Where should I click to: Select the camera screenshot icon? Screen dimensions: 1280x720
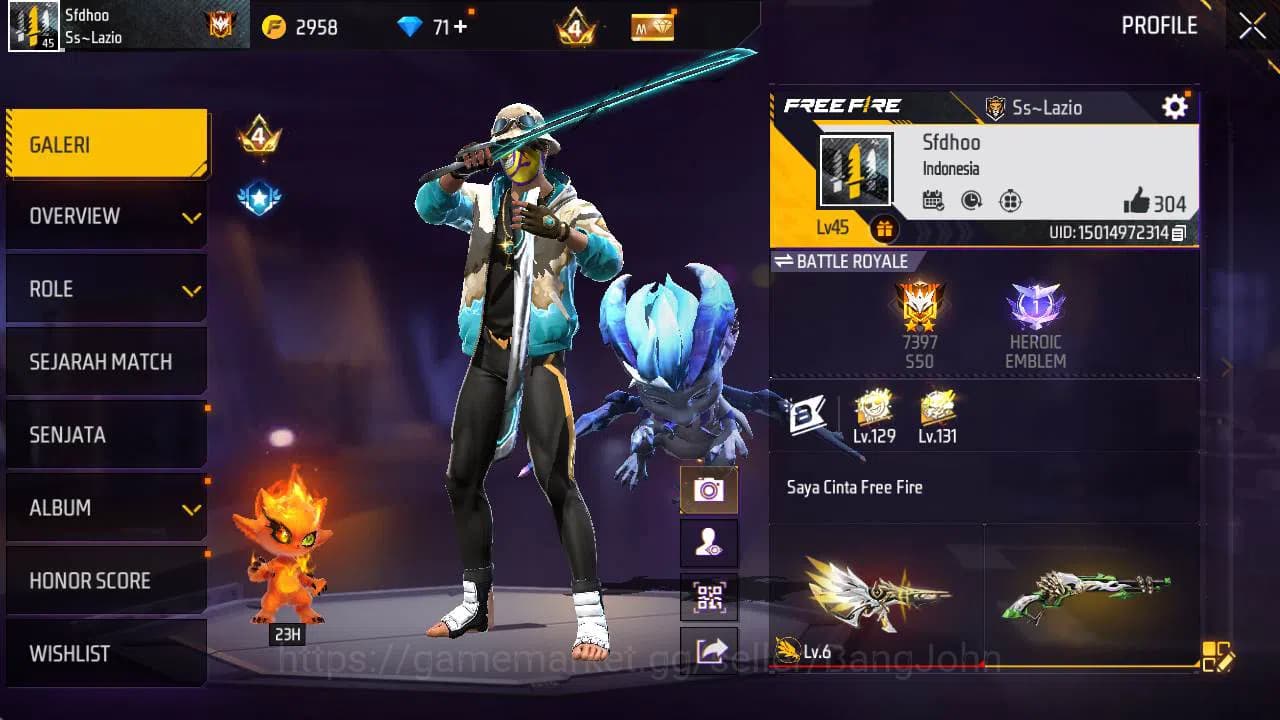click(709, 490)
